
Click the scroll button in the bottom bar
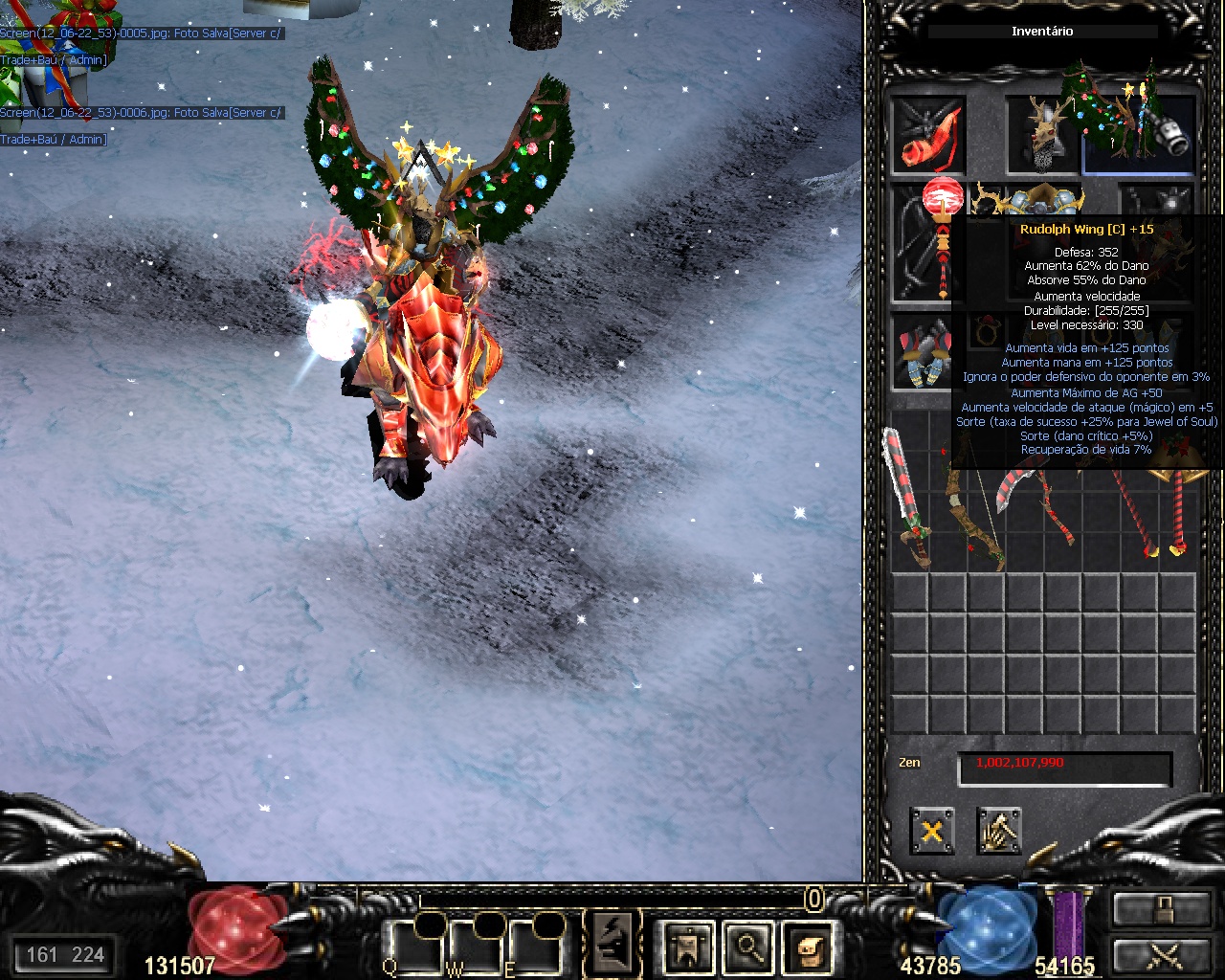pyautogui.click(x=806, y=947)
